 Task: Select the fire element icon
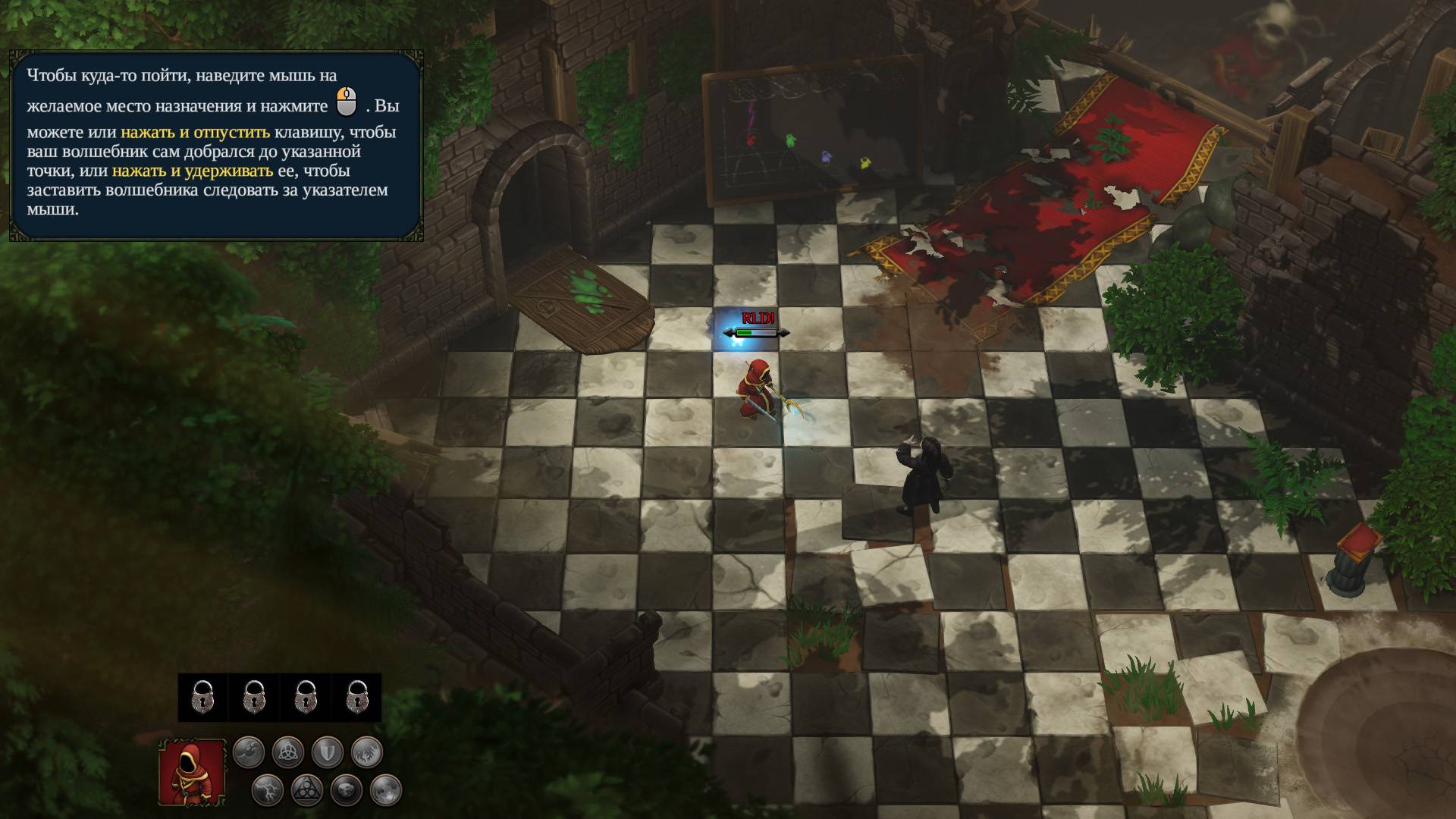(x=386, y=790)
